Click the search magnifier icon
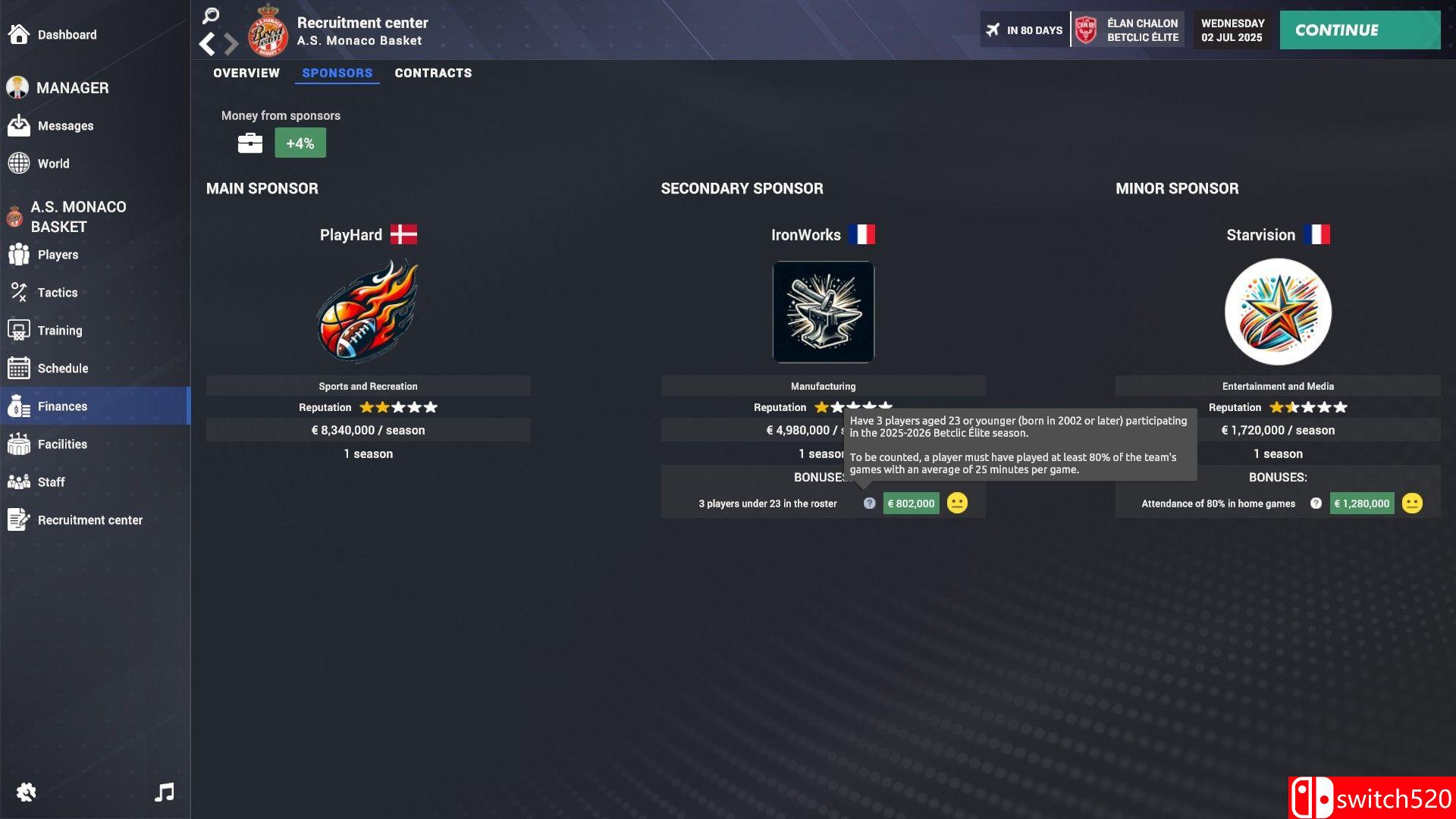Viewport: 1456px width, 819px height. click(211, 15)
